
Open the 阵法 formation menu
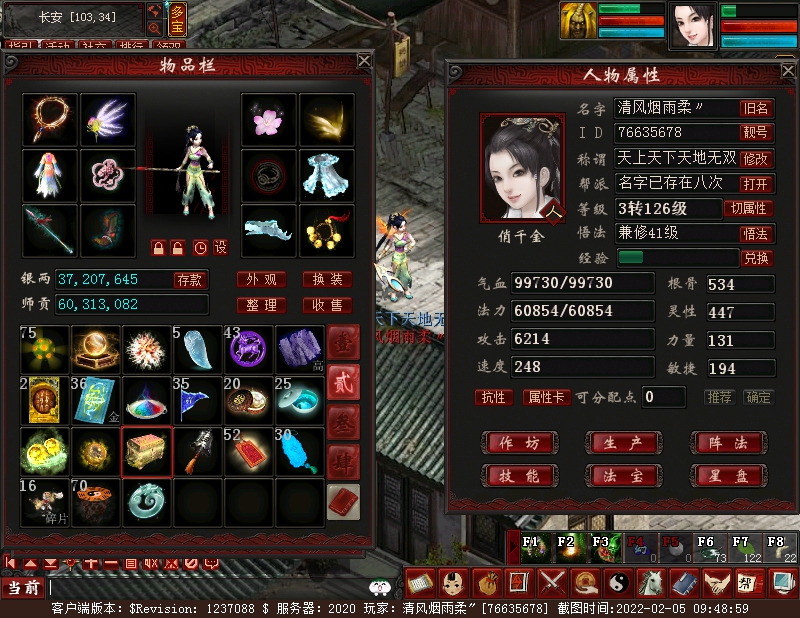(x=724, y=443)
